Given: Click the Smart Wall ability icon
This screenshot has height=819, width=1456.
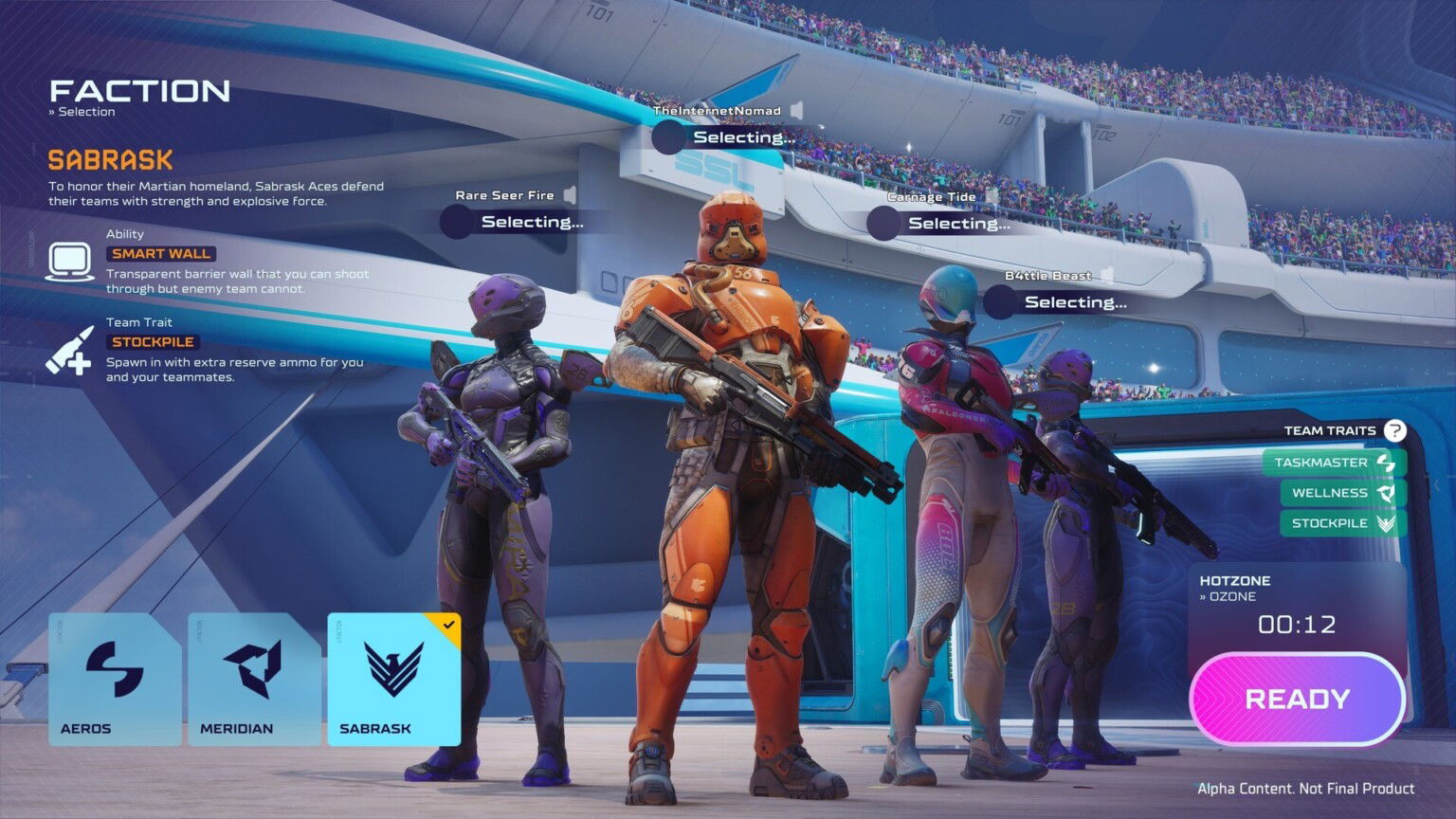Looking at the screenshot, I should click(68, 258).
